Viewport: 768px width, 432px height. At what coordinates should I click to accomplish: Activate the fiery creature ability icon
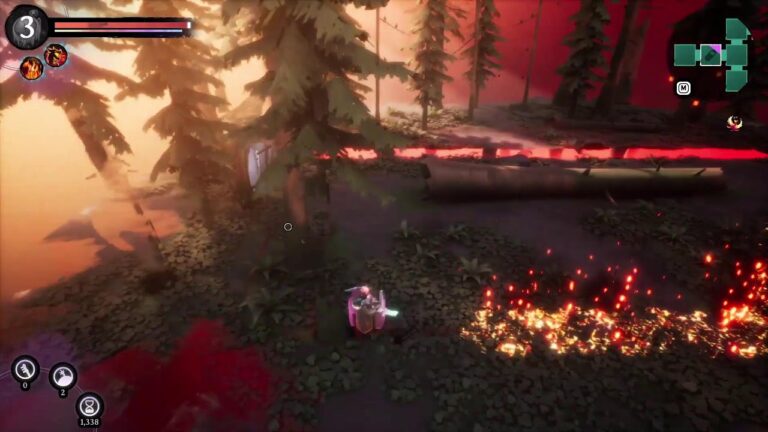click(x=56, y=54)
